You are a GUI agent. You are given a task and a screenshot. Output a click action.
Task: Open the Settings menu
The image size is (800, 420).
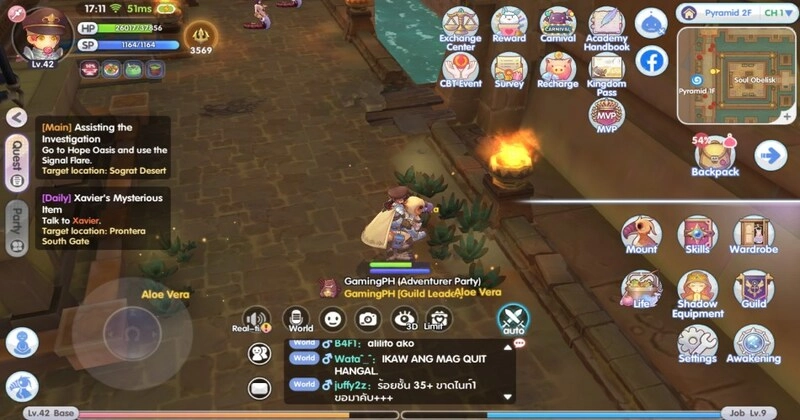point(697,342)
